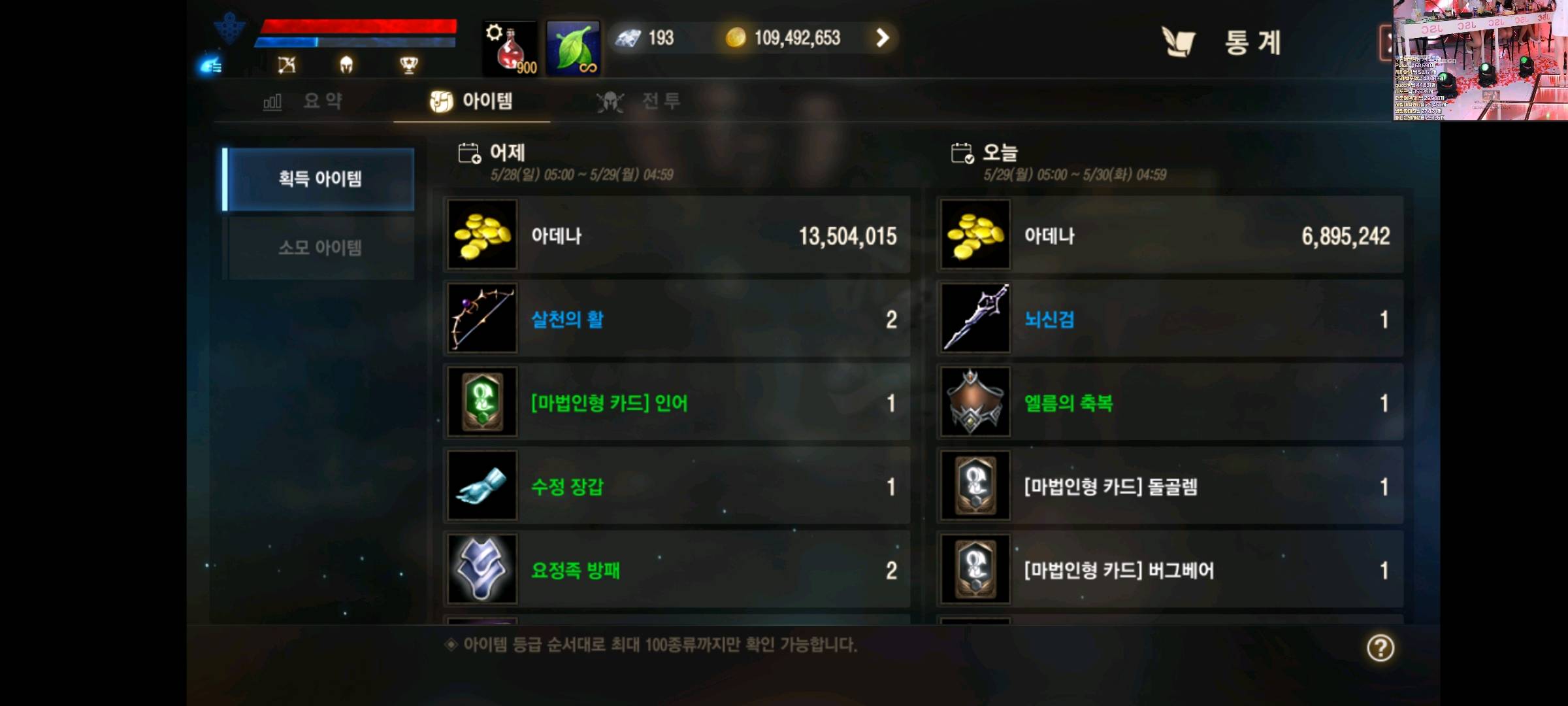Click the 수정 장갑 glove item icon
Screen dimensions: 1568x706
click(482, 486)
